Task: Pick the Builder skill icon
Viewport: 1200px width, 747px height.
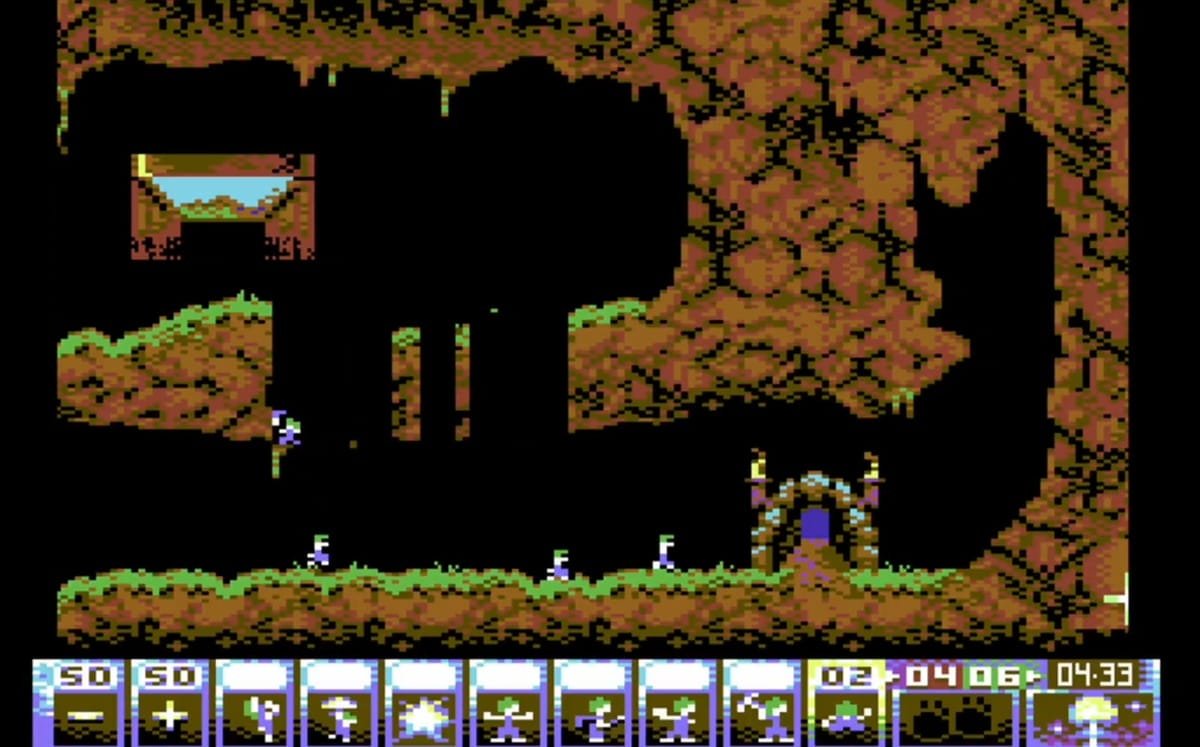Action: [x=594, y=703]
